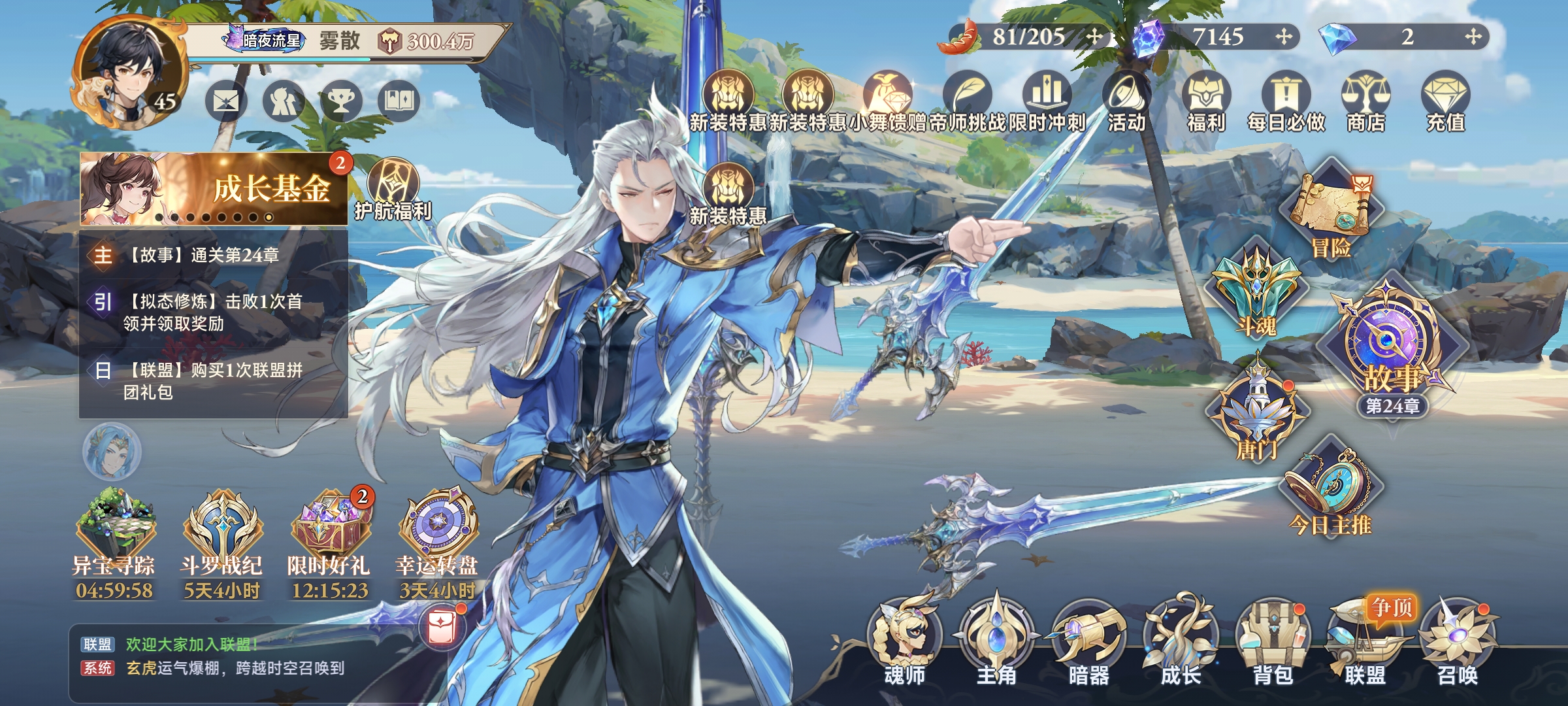Open the mail envelope icon
The image size is (1568, 706).
[226, 101]
